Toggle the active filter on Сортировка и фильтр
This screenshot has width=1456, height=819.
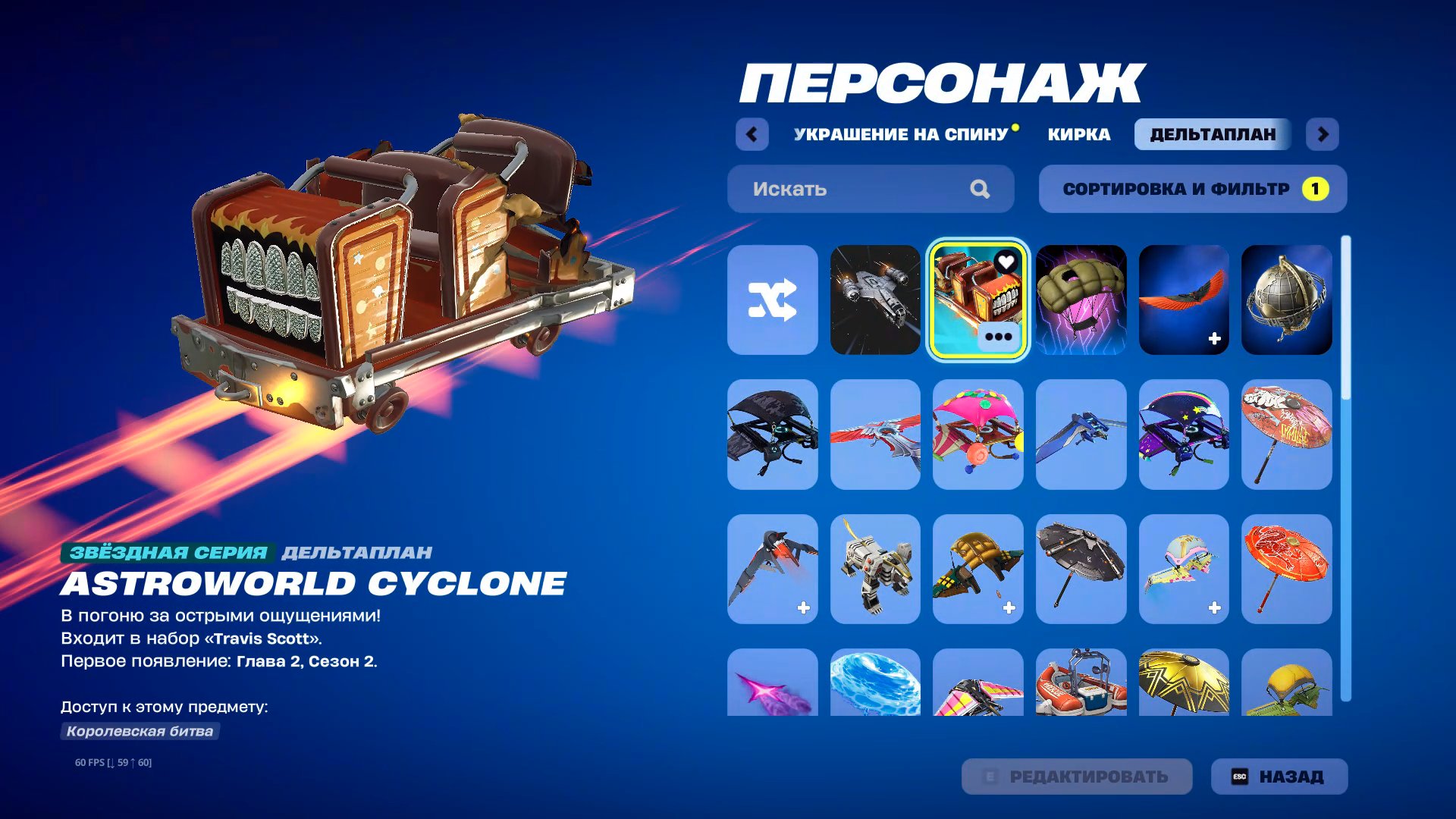[x=1314, y=188]
